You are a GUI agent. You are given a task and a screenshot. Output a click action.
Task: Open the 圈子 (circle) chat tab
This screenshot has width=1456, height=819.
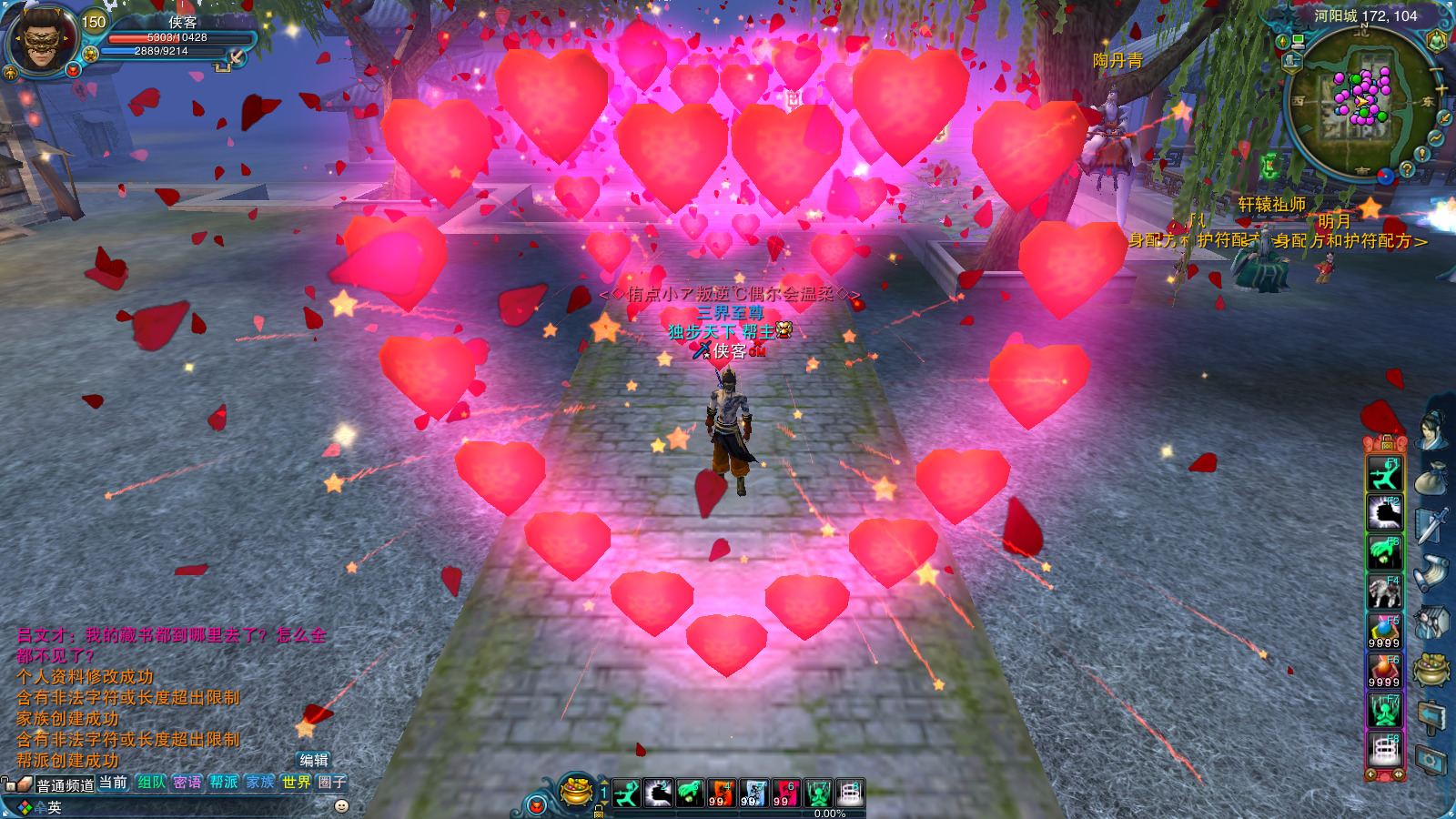(x=331, y=782)
